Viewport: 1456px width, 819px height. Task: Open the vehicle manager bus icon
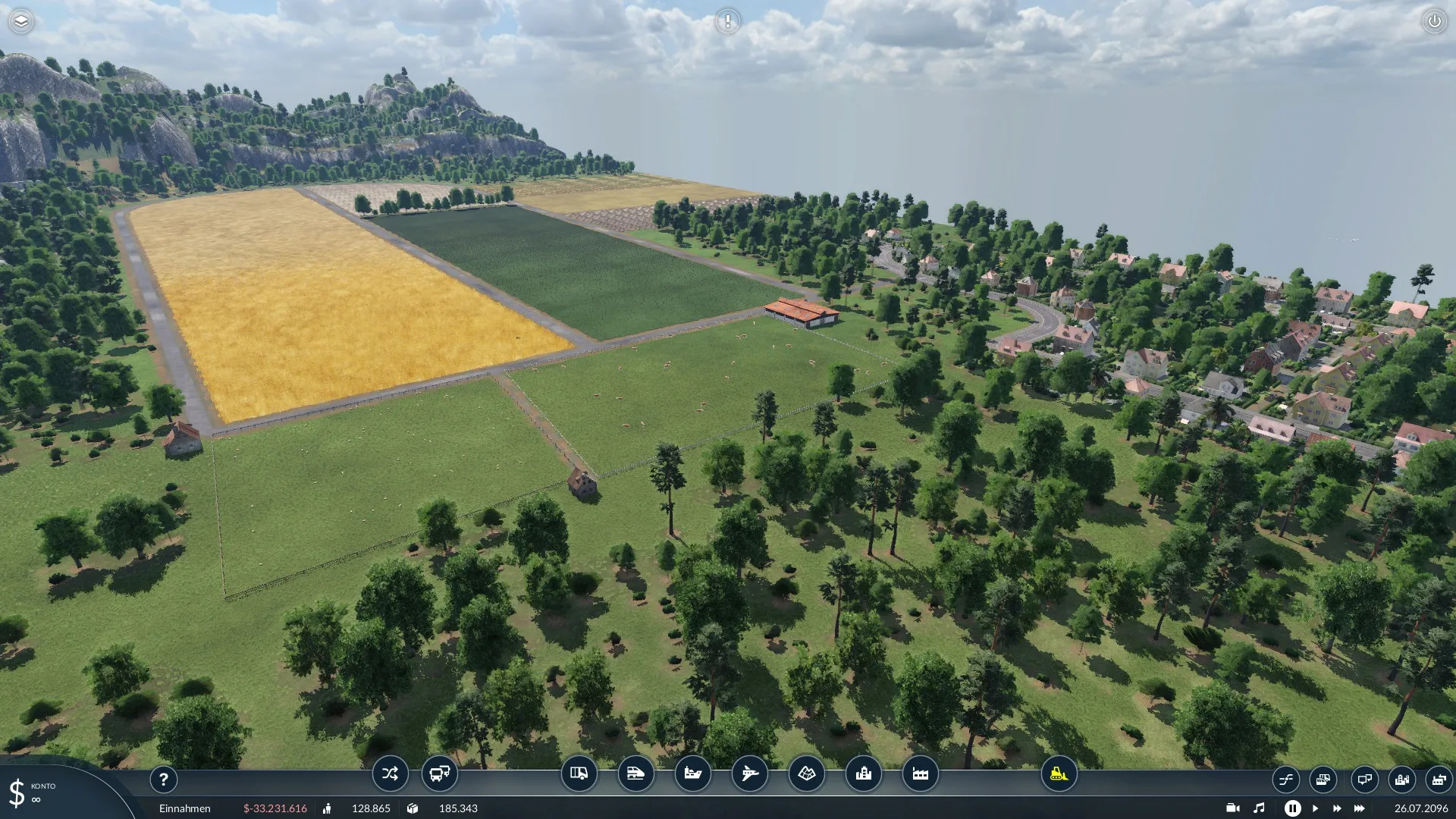pos(439,773)
